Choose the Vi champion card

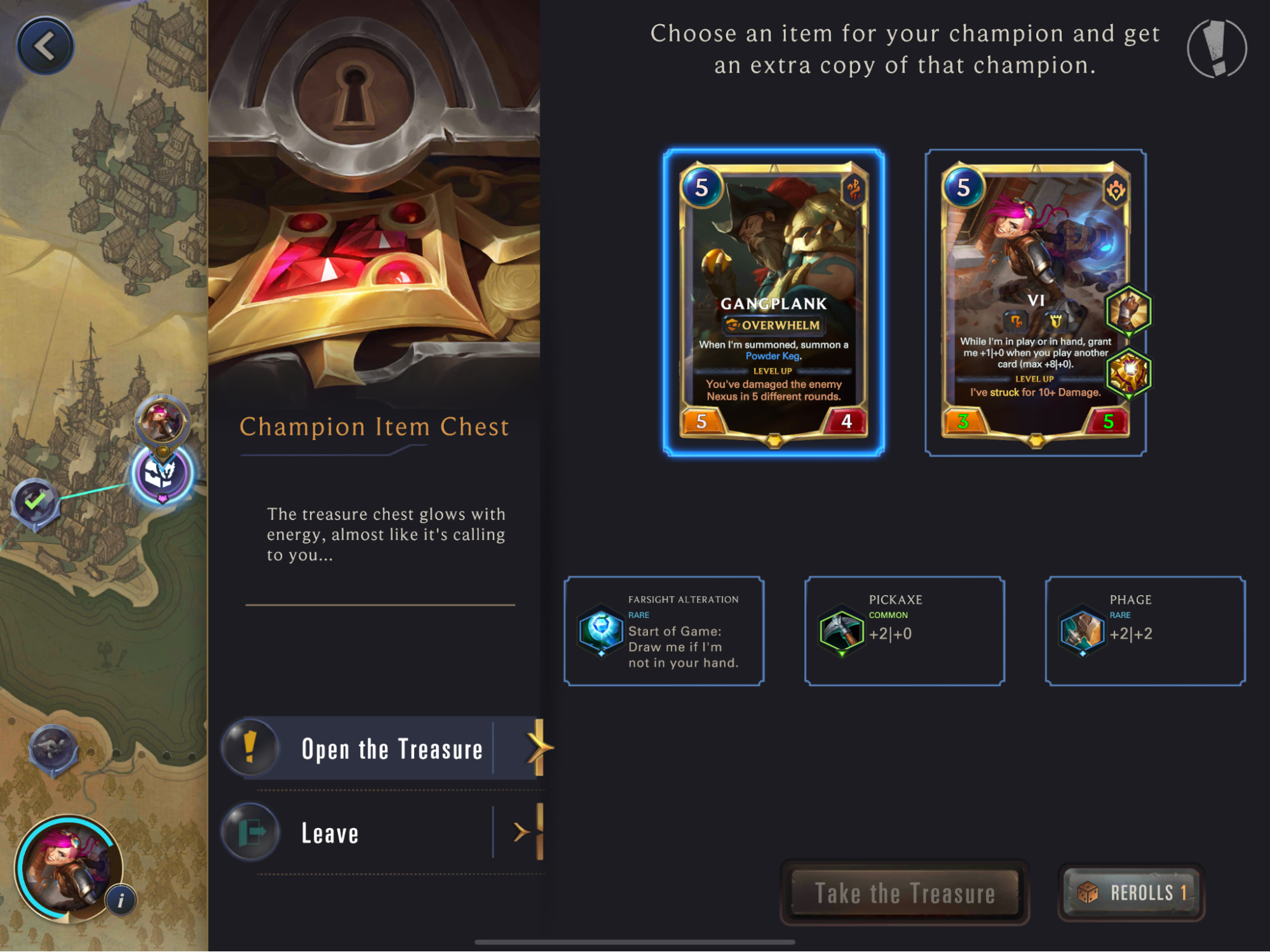(1035, 303)
